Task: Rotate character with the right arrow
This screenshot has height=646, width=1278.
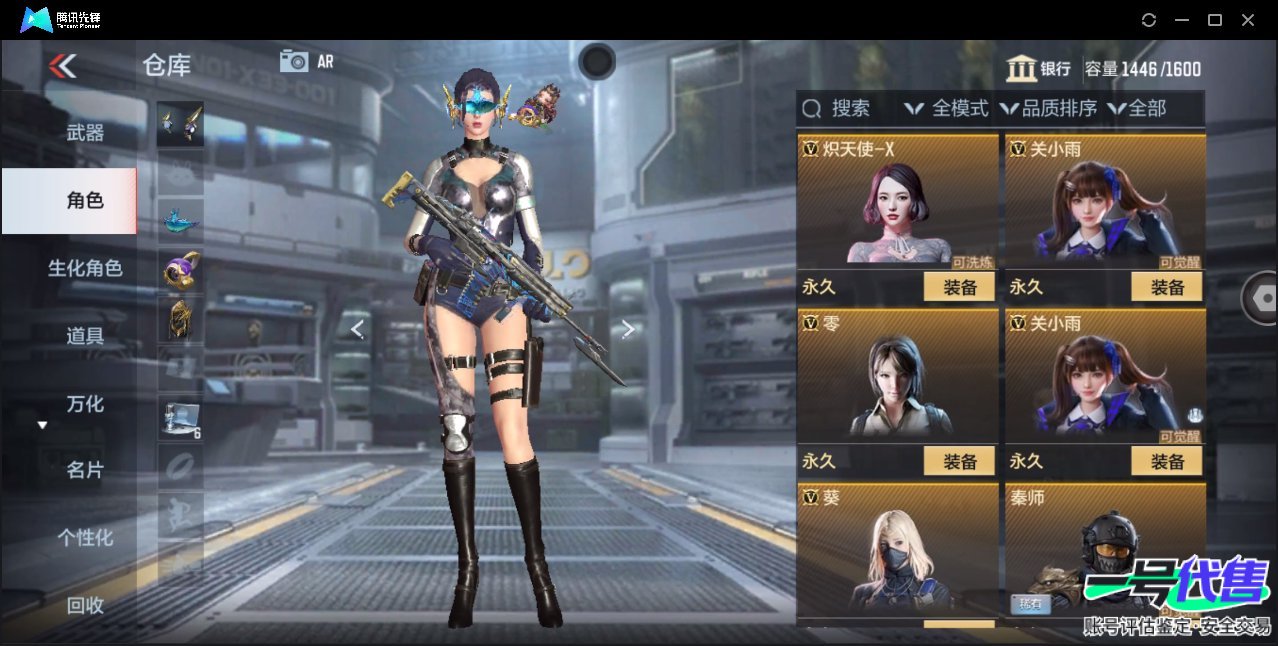Action: [627, 329]
